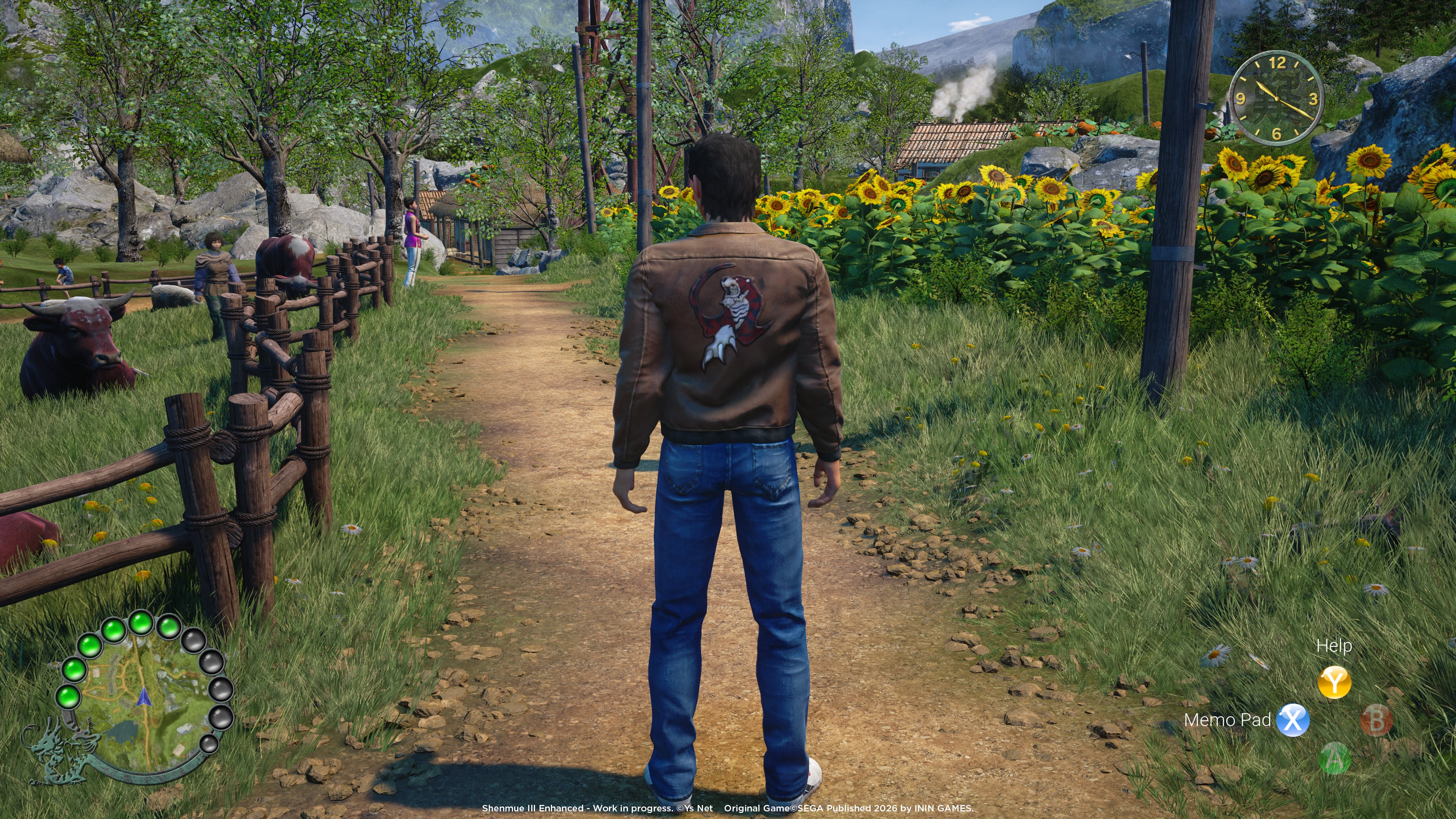Select the blue X Memo Pad button icon
The image size is (1456, 819).
coord(1294,721)
